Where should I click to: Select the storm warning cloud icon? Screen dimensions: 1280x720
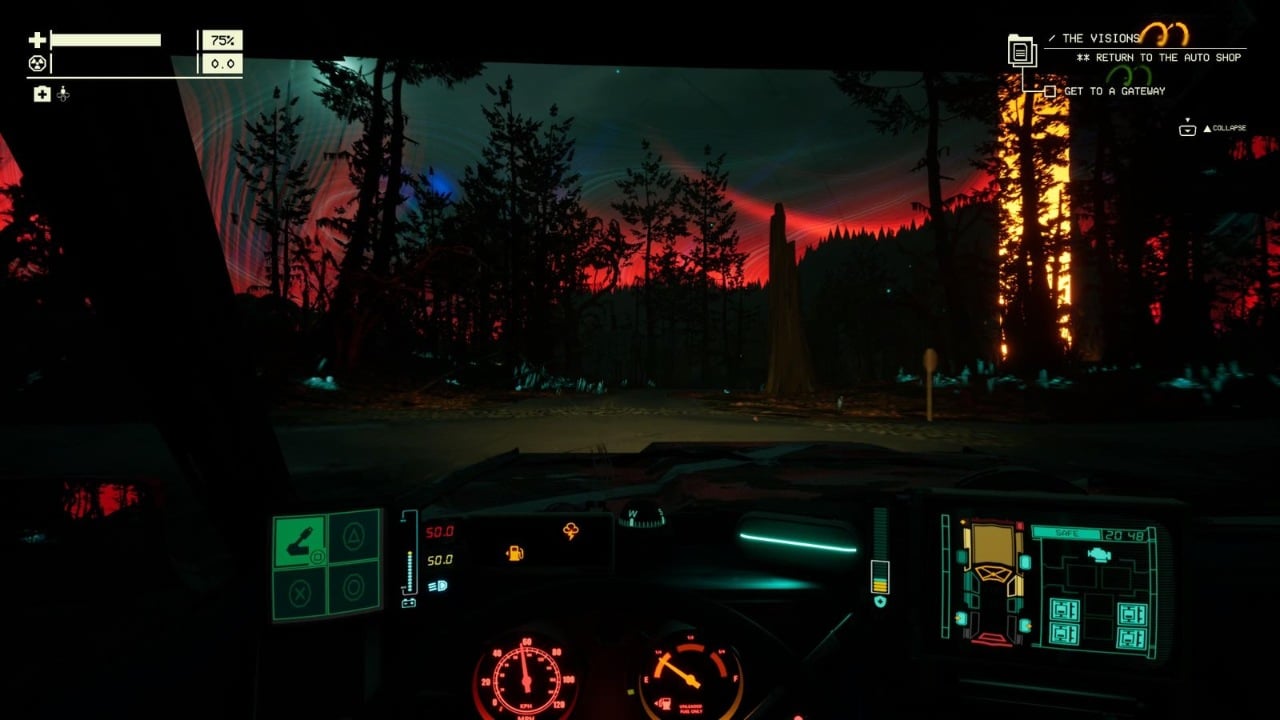click(571, 531)
